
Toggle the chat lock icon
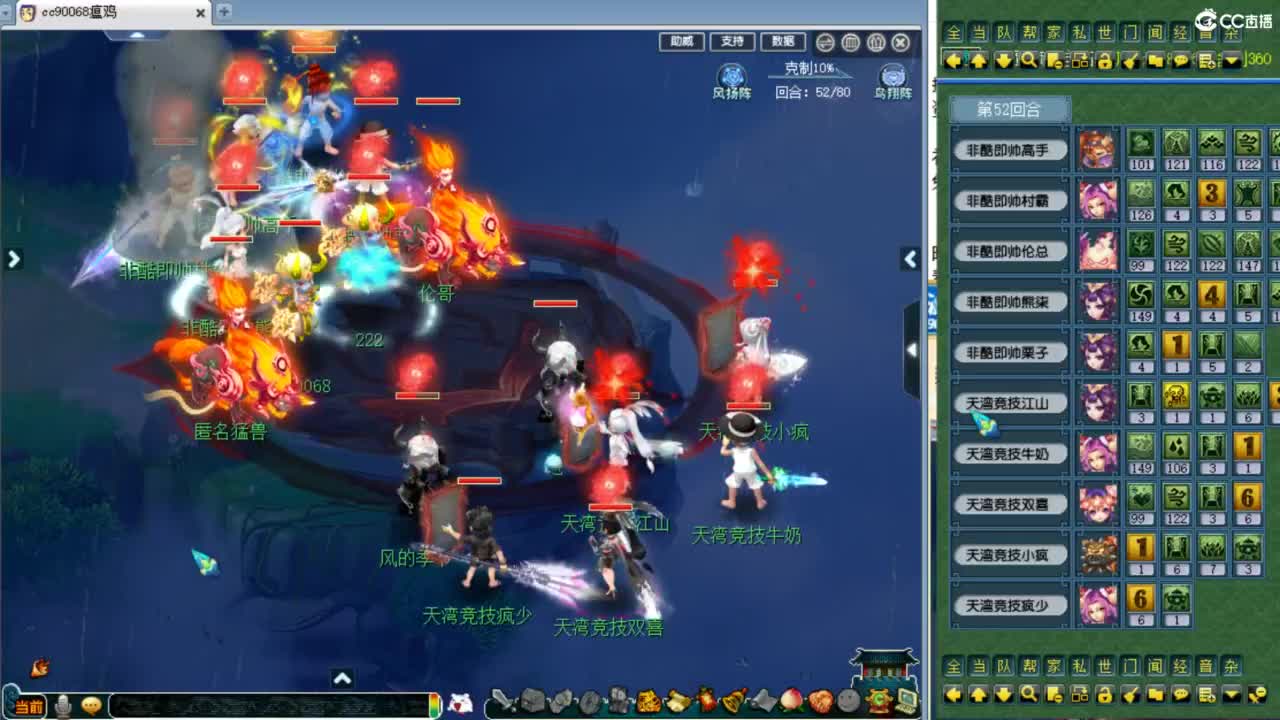(x=1105, y=60)
